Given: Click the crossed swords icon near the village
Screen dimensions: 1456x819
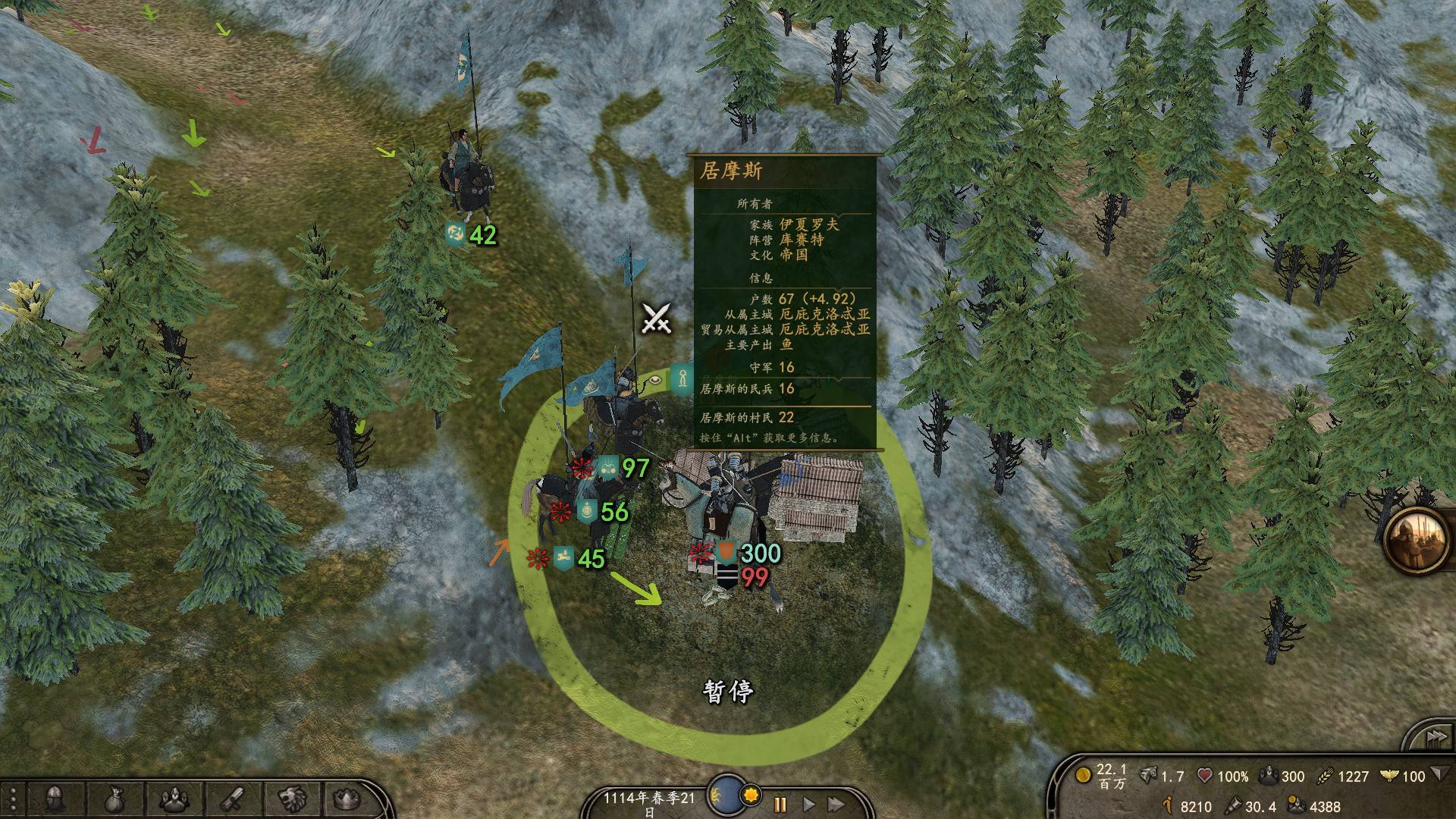Looking at the screenshot, I should coord(656,318).
